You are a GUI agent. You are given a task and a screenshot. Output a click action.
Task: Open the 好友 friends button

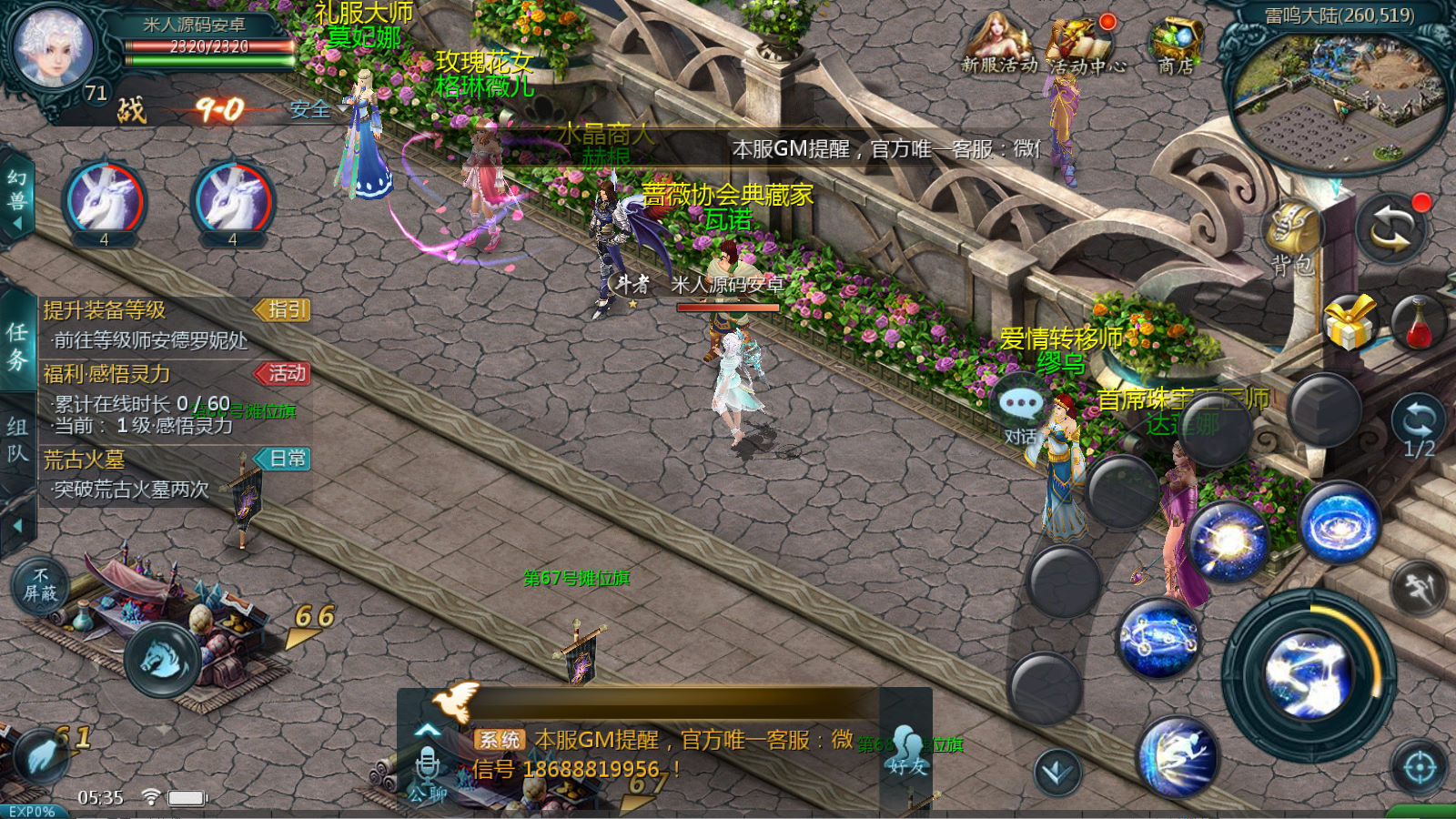tap(906, 752)
